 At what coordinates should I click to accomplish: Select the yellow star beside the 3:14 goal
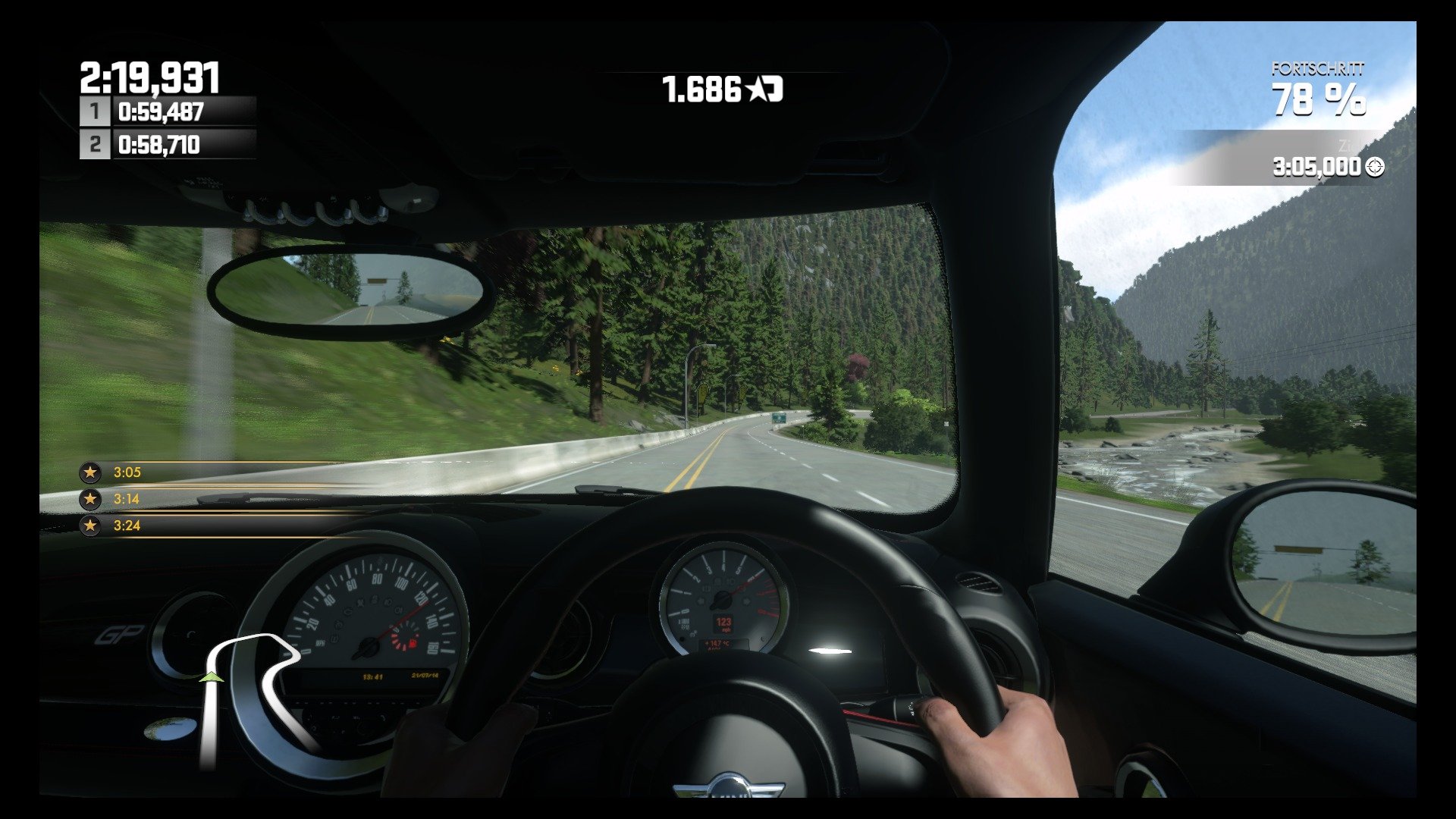click(x=90, y=499)
